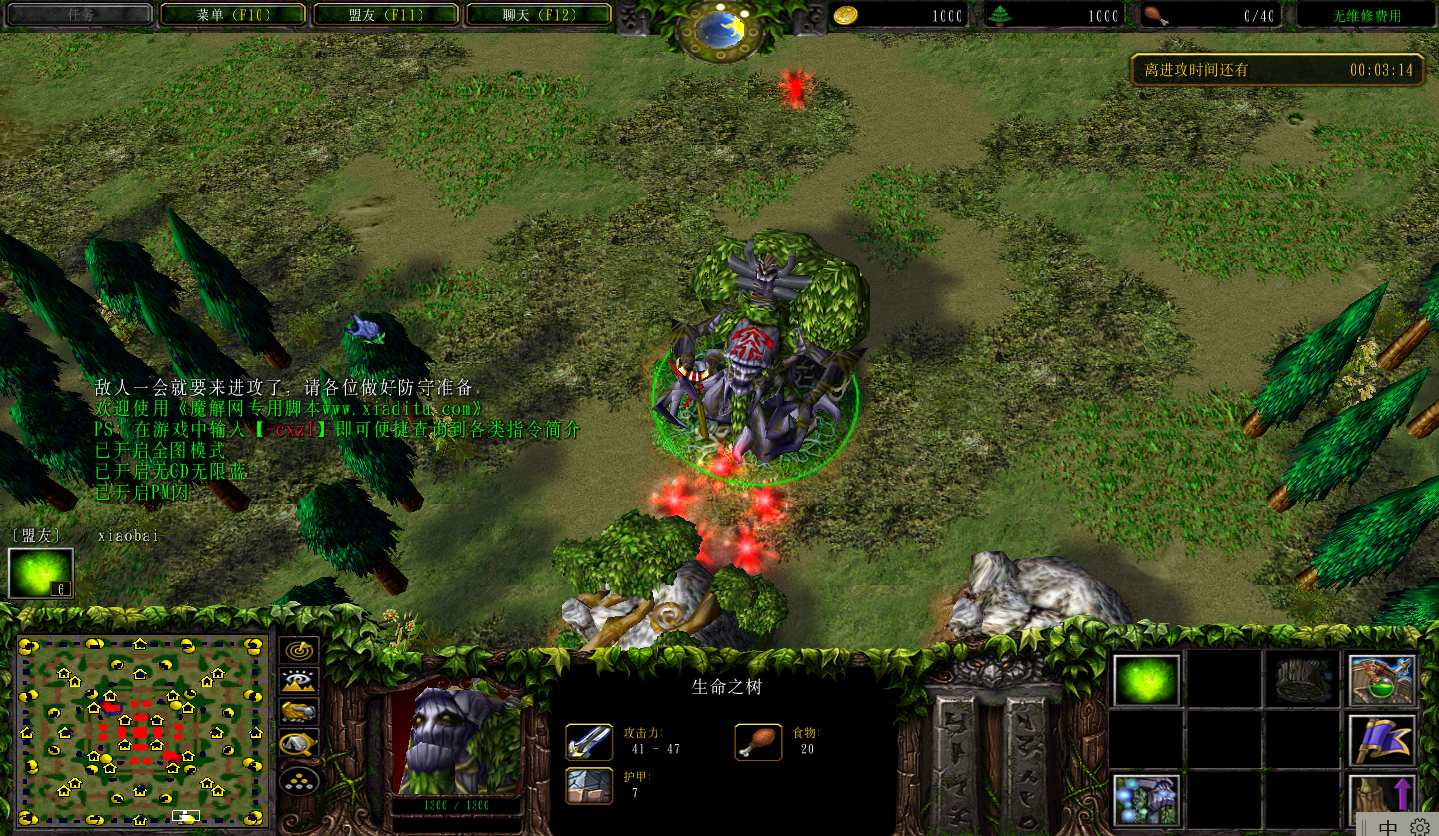The width and height of the screenshot is (1439, 836).
Task: Open the input method settings gear
Action: coord(1420,827)
